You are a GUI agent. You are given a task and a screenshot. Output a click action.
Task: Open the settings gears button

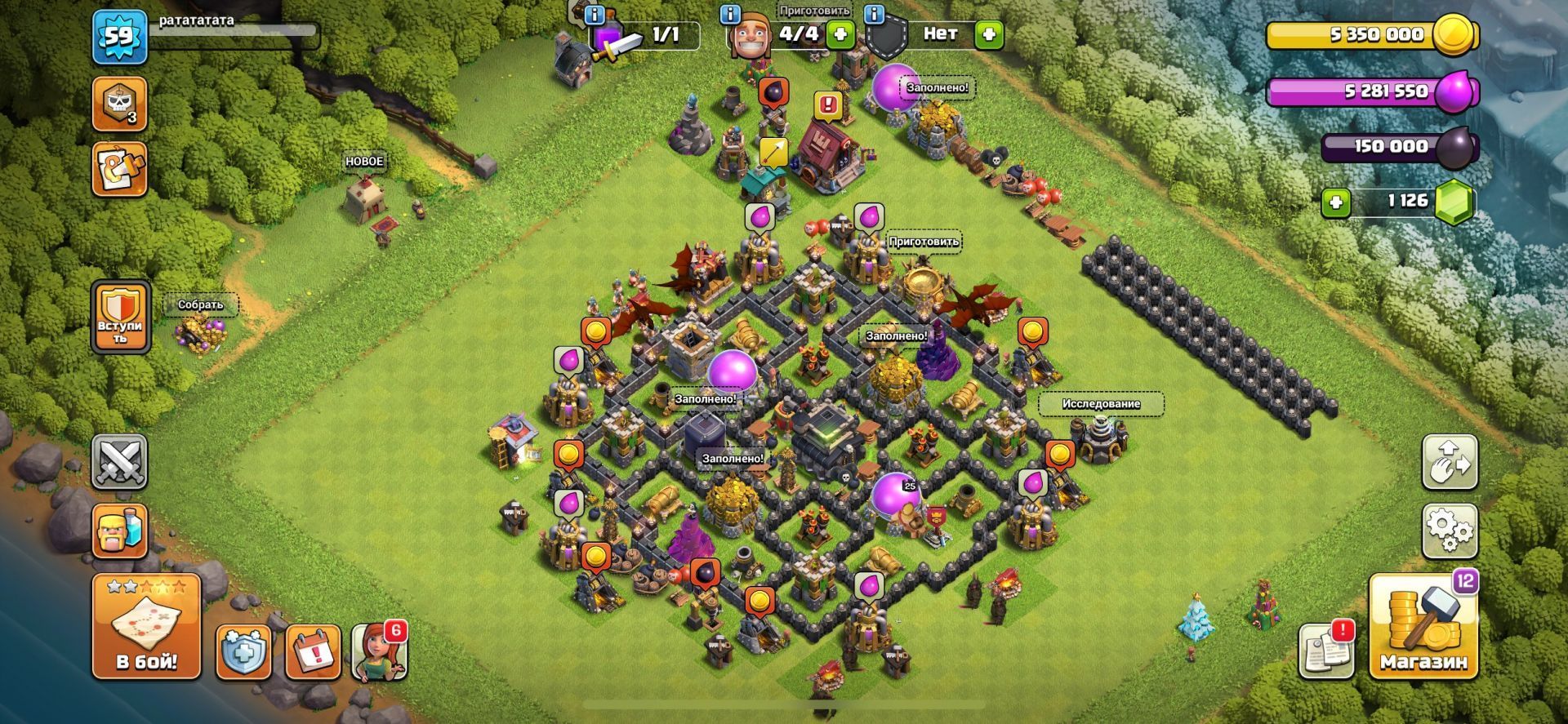pos(1450,531)
